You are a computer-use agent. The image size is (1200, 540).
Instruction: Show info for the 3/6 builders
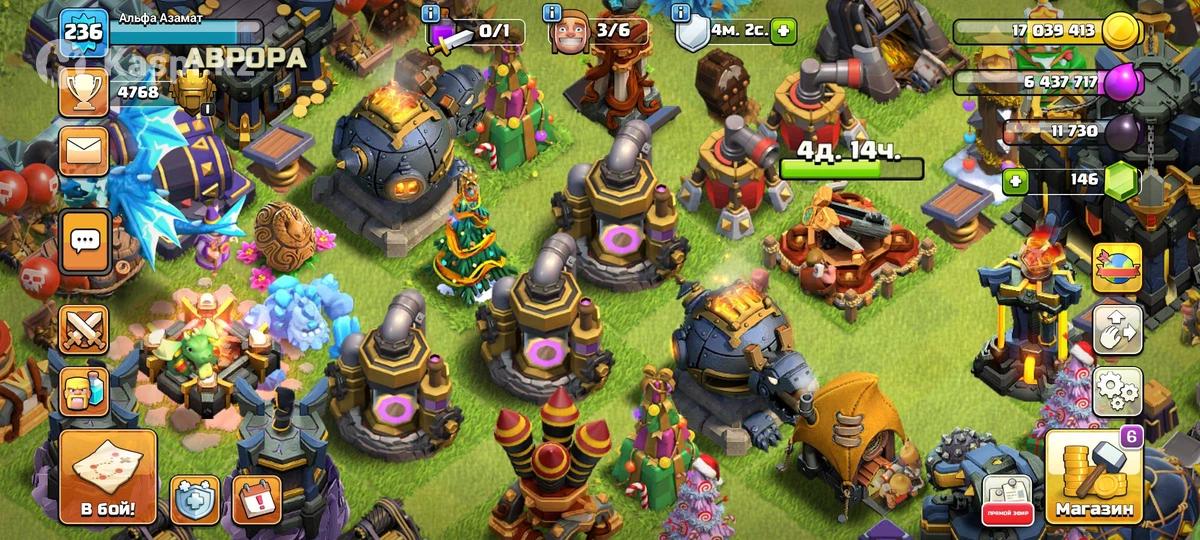tap(551, 13)
